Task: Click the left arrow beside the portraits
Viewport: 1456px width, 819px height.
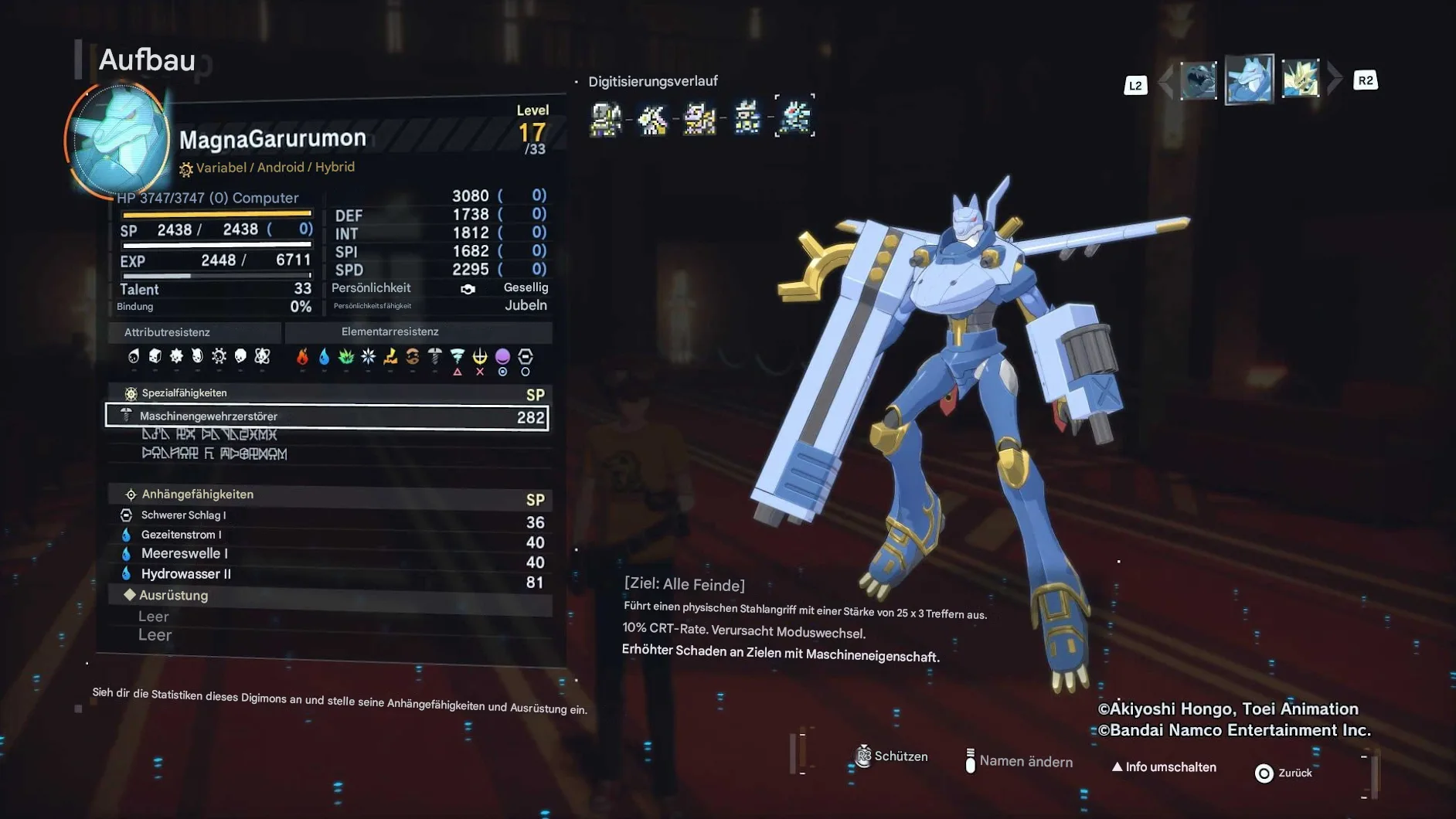Action: point(1166,80)
